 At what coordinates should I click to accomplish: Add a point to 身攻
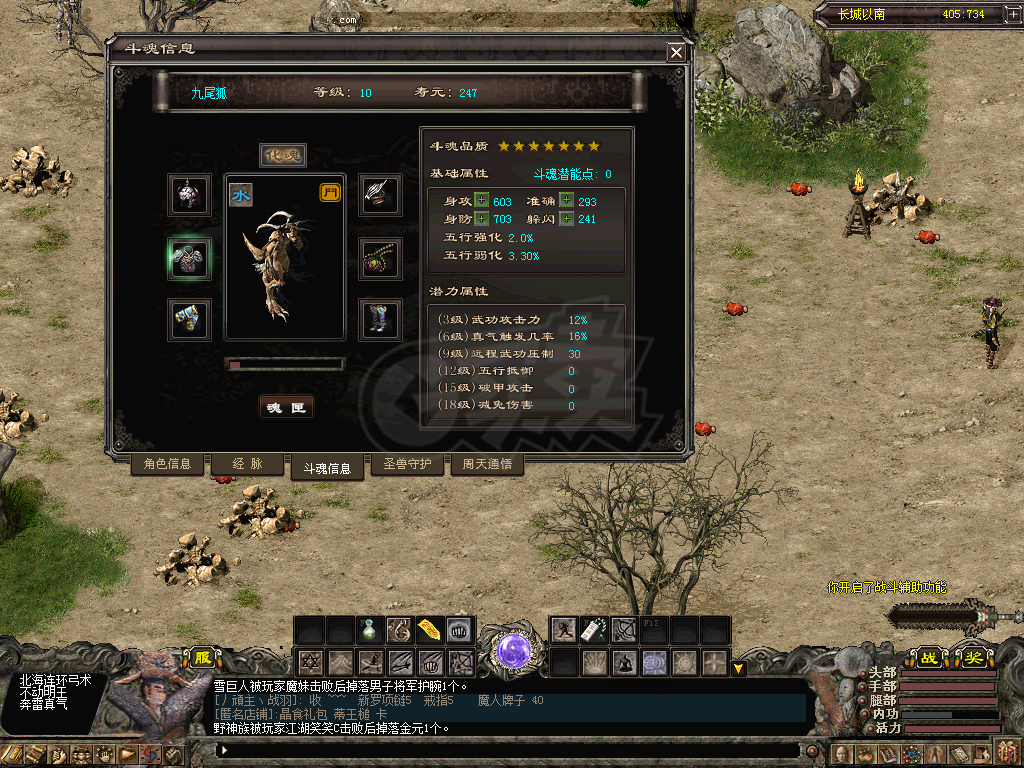[x=482, y=201]
